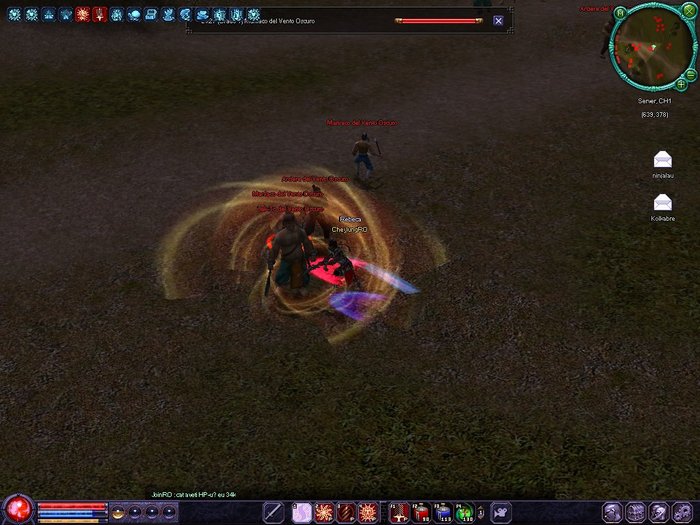Use the blue potion quickslot
Viewport: 700px width, 525px height.
tap(443, 513)
